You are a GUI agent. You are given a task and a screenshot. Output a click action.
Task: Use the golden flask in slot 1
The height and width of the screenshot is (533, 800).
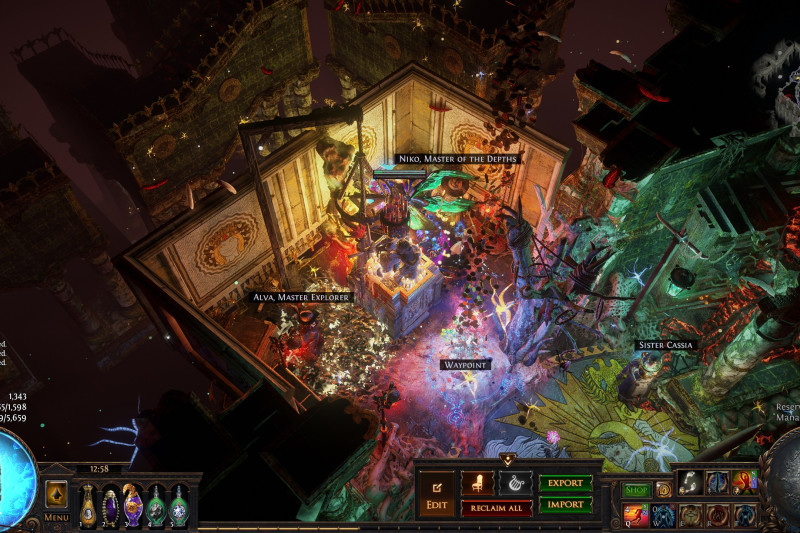(x=88, y=505)
